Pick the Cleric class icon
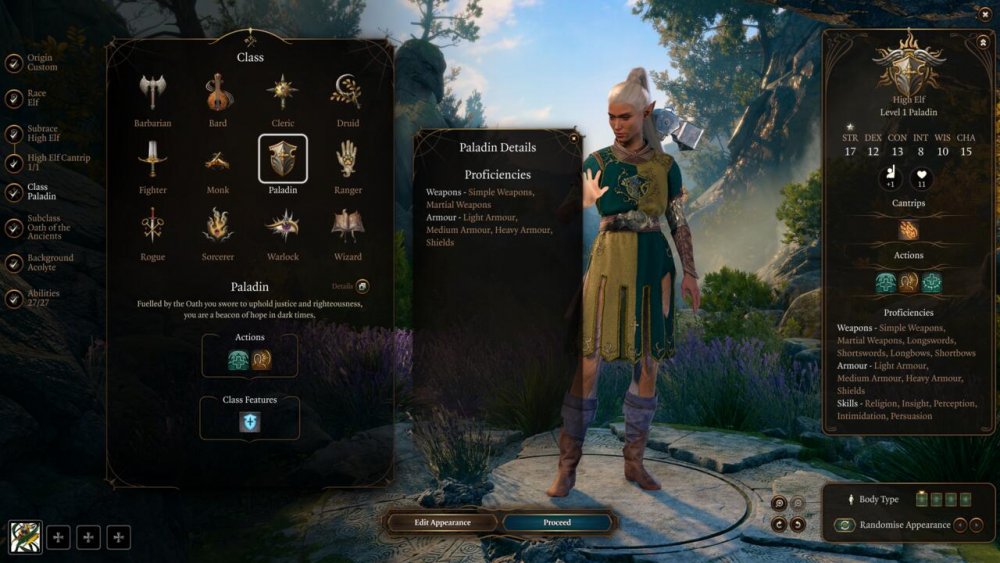 pos(282,93)
